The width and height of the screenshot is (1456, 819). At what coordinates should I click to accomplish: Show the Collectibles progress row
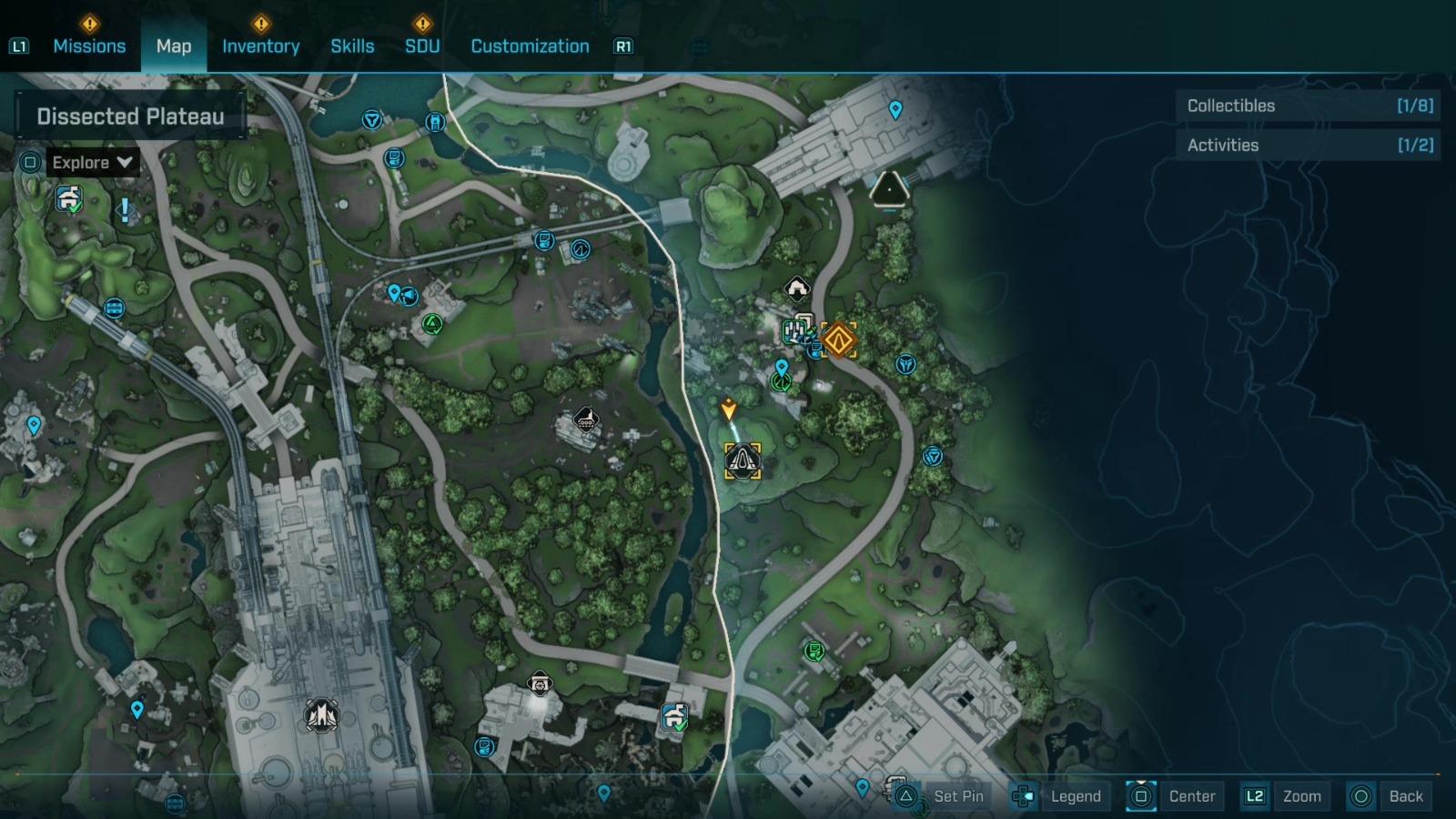click(1309, 106)
